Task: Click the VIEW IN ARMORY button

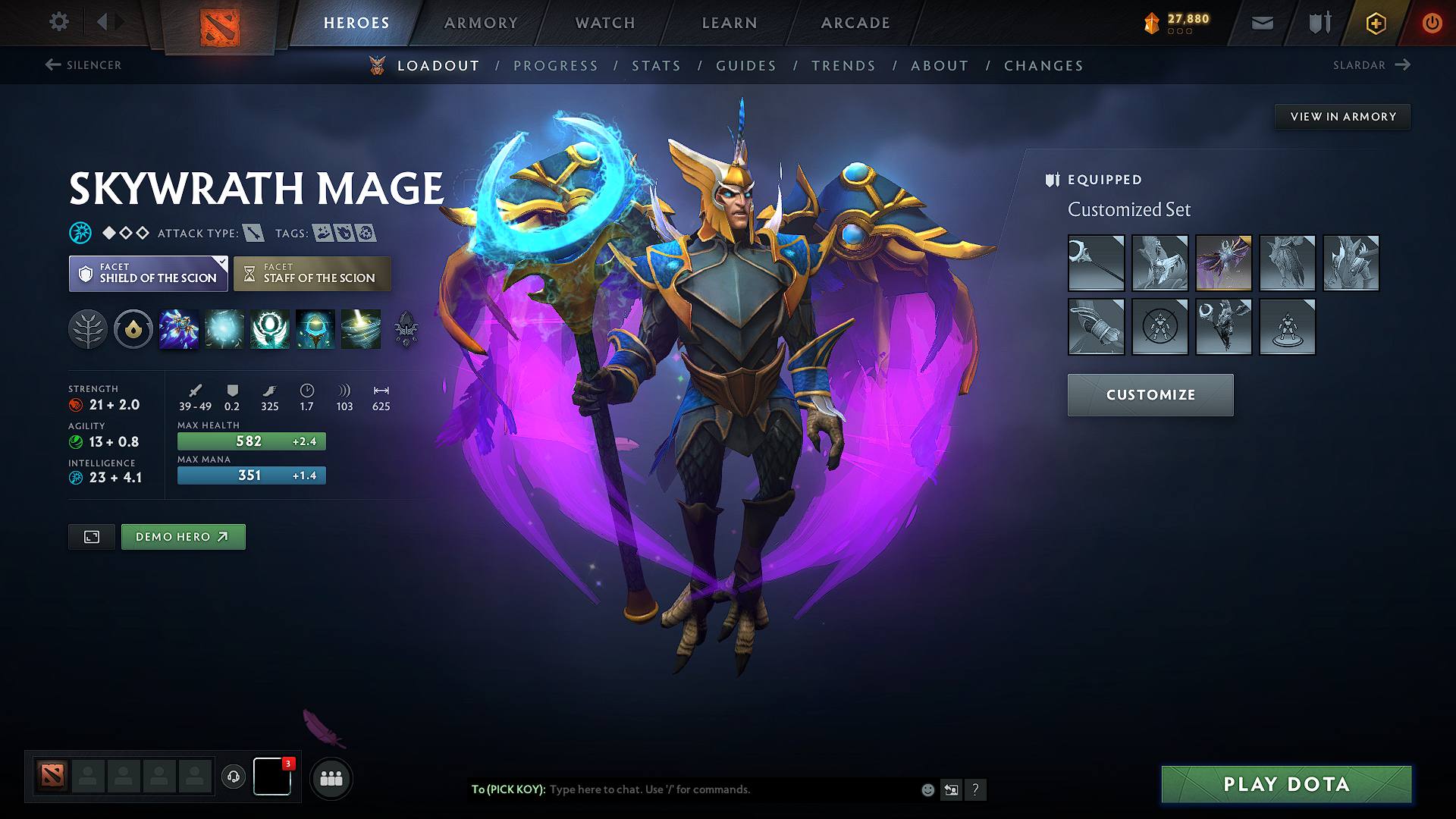Action: pyautogui.click(x=1341, y=116)
